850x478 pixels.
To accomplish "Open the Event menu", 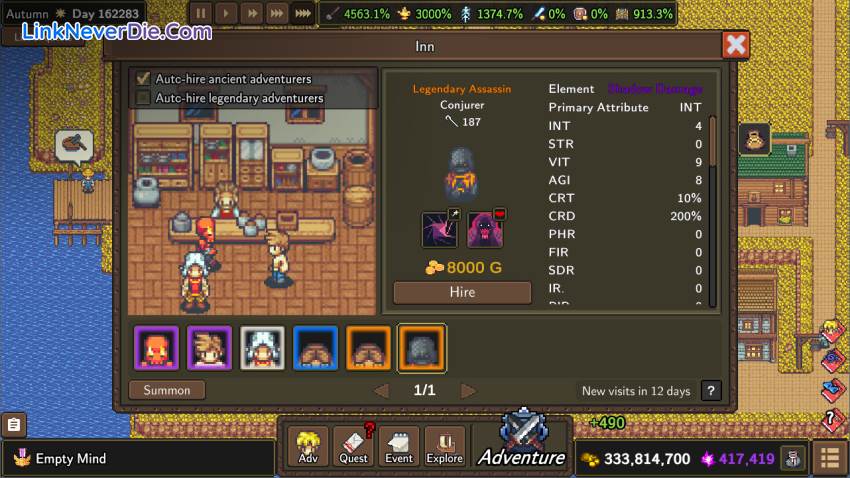I will point(399,446).
